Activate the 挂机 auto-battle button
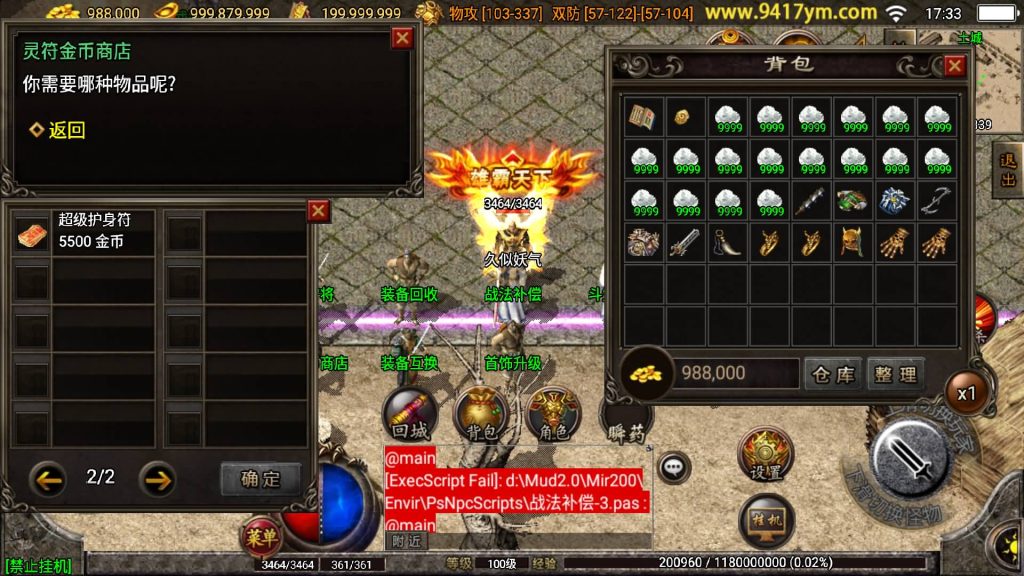1024x576 pixels. pyautogui.click(x=766, y=521)
